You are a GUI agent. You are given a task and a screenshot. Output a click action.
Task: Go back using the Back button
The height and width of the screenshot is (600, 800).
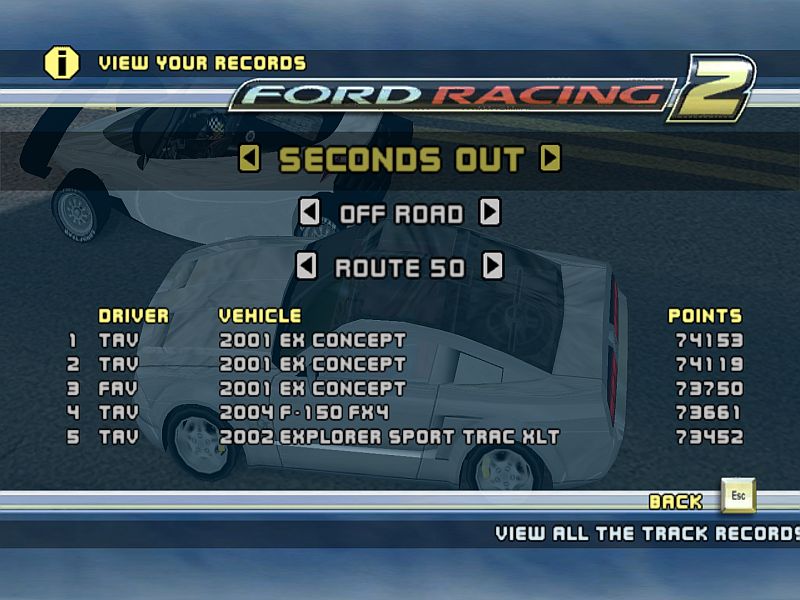click(x=738, y=497)
